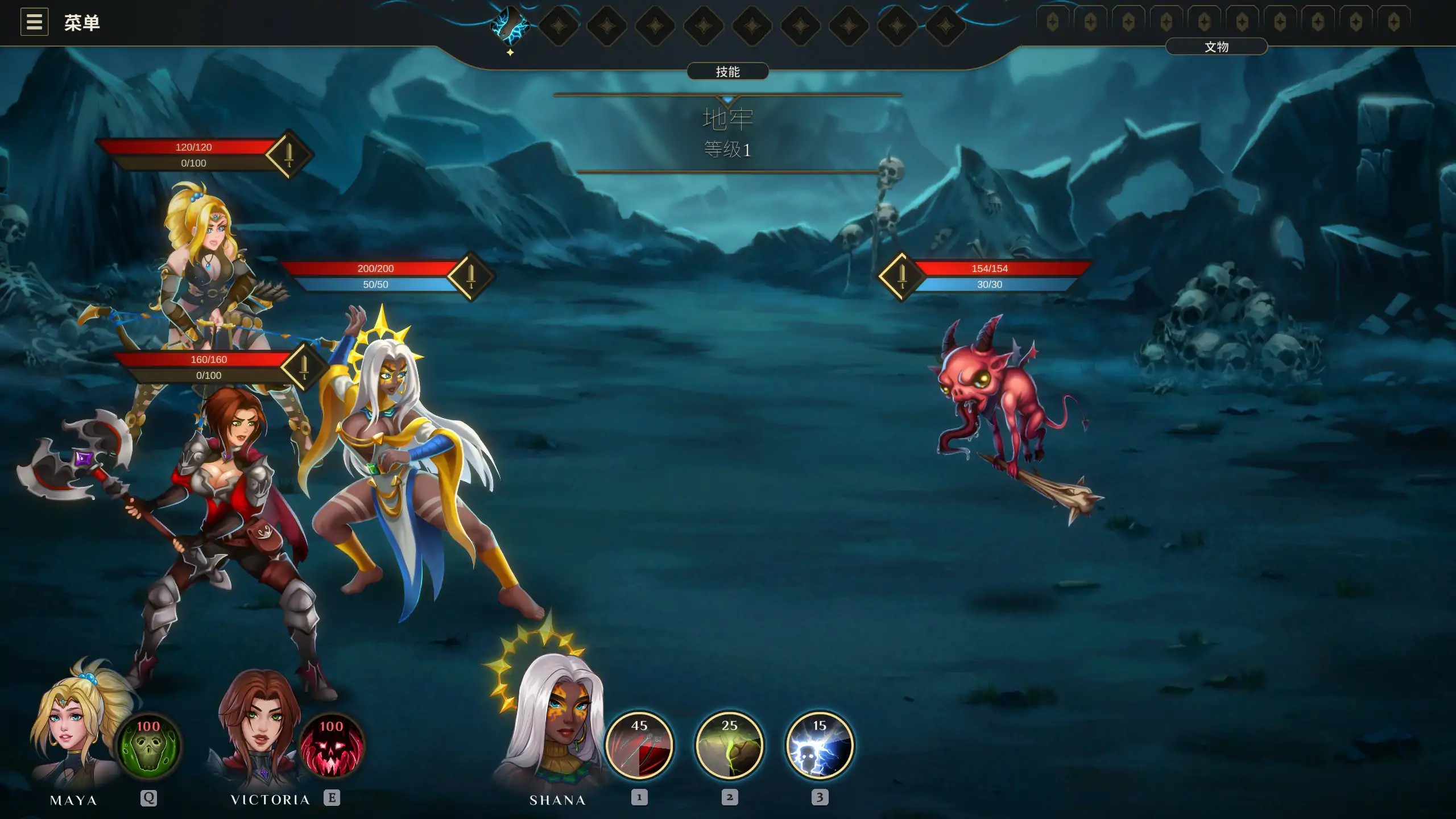1456x819 pixels.
Task: Select Maya's portrait
Action: 74,728
